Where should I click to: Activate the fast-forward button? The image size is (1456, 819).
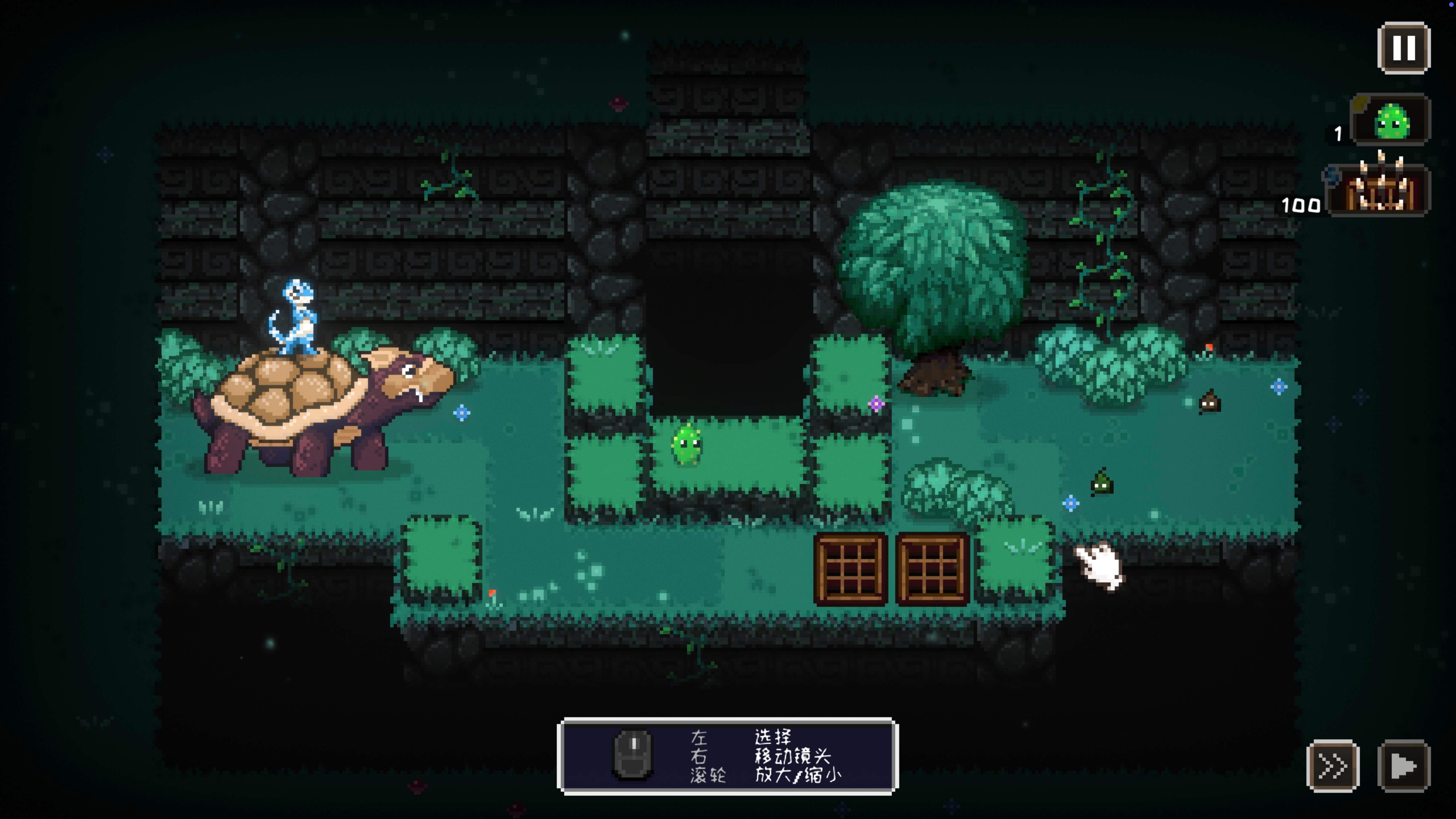pyautogui.click(x=1333, y=766)
